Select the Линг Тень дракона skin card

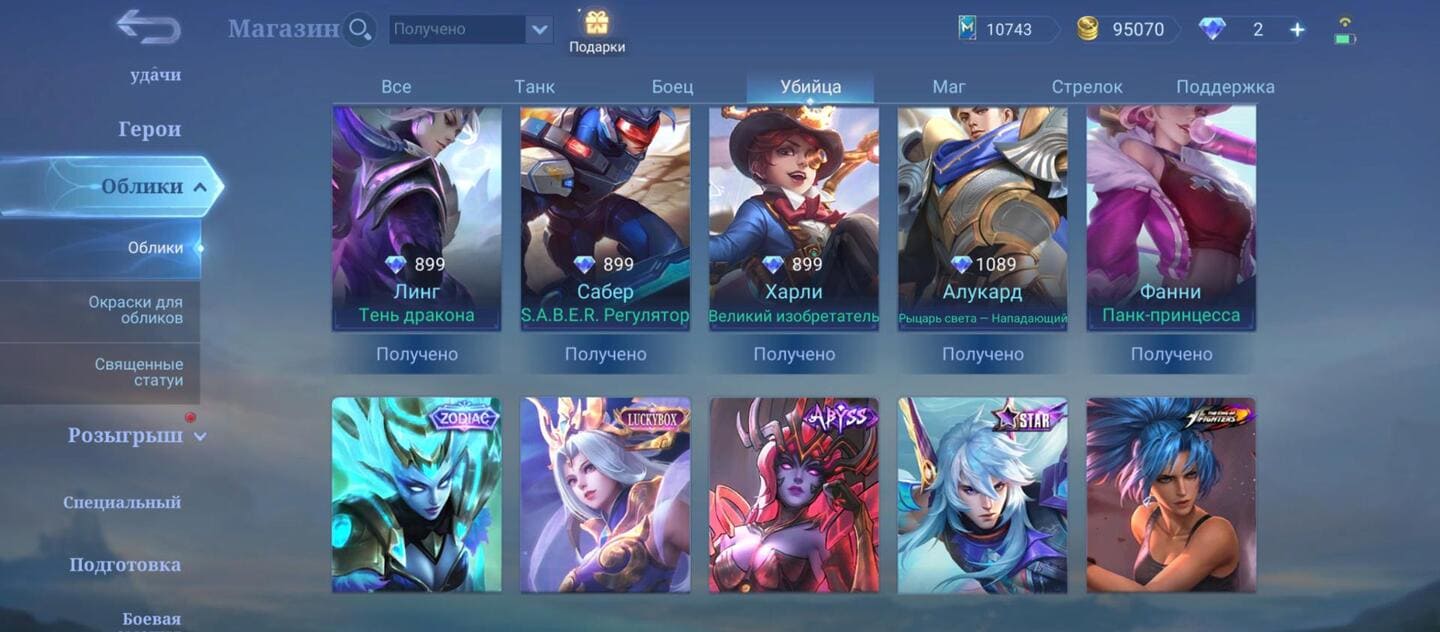point(417,218)
